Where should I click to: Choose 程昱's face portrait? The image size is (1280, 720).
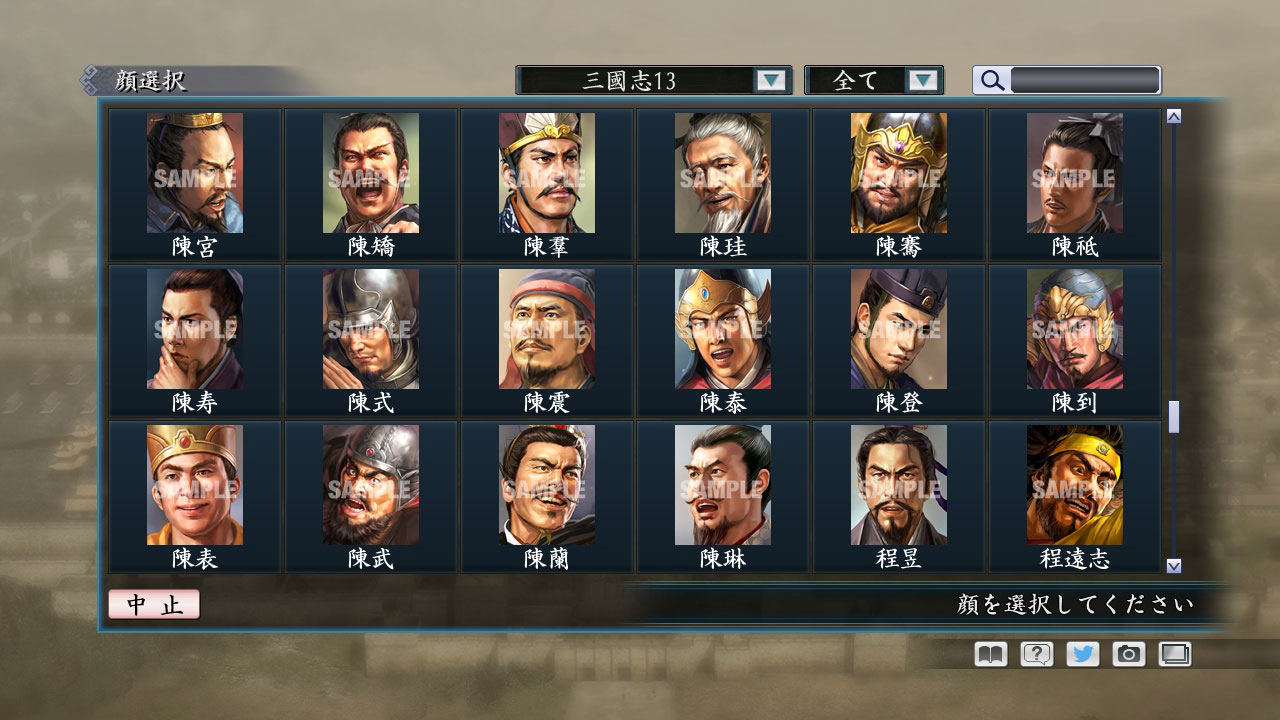click(x=898, y=485)
